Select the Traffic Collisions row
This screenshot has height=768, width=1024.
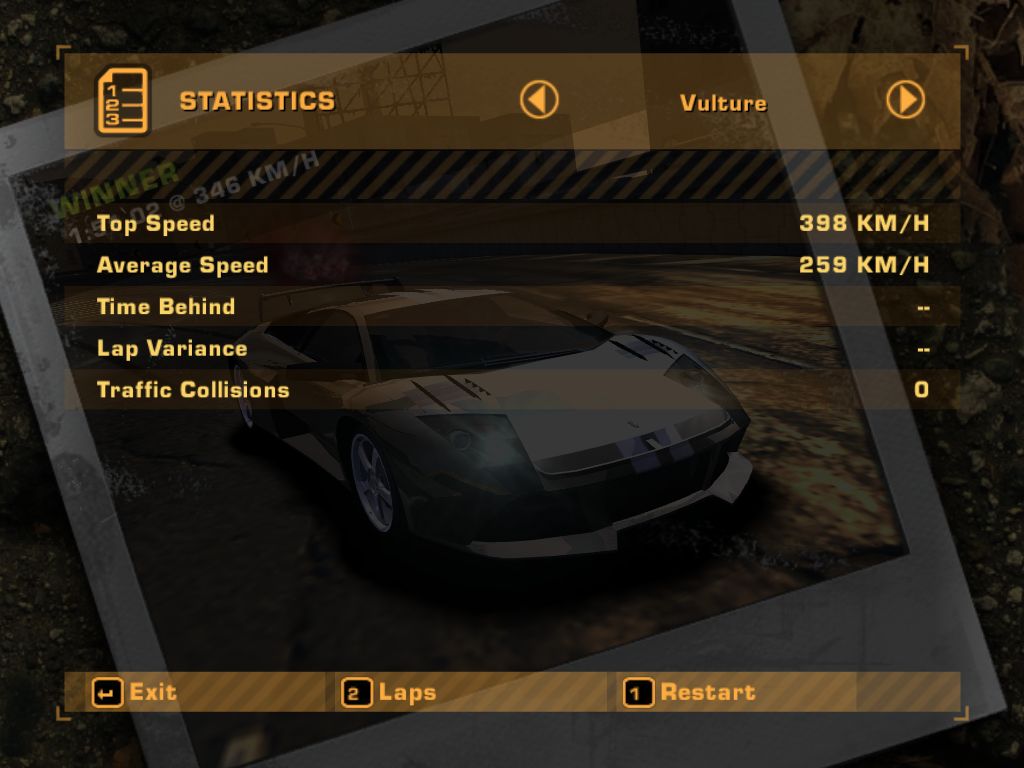[512, 390]
